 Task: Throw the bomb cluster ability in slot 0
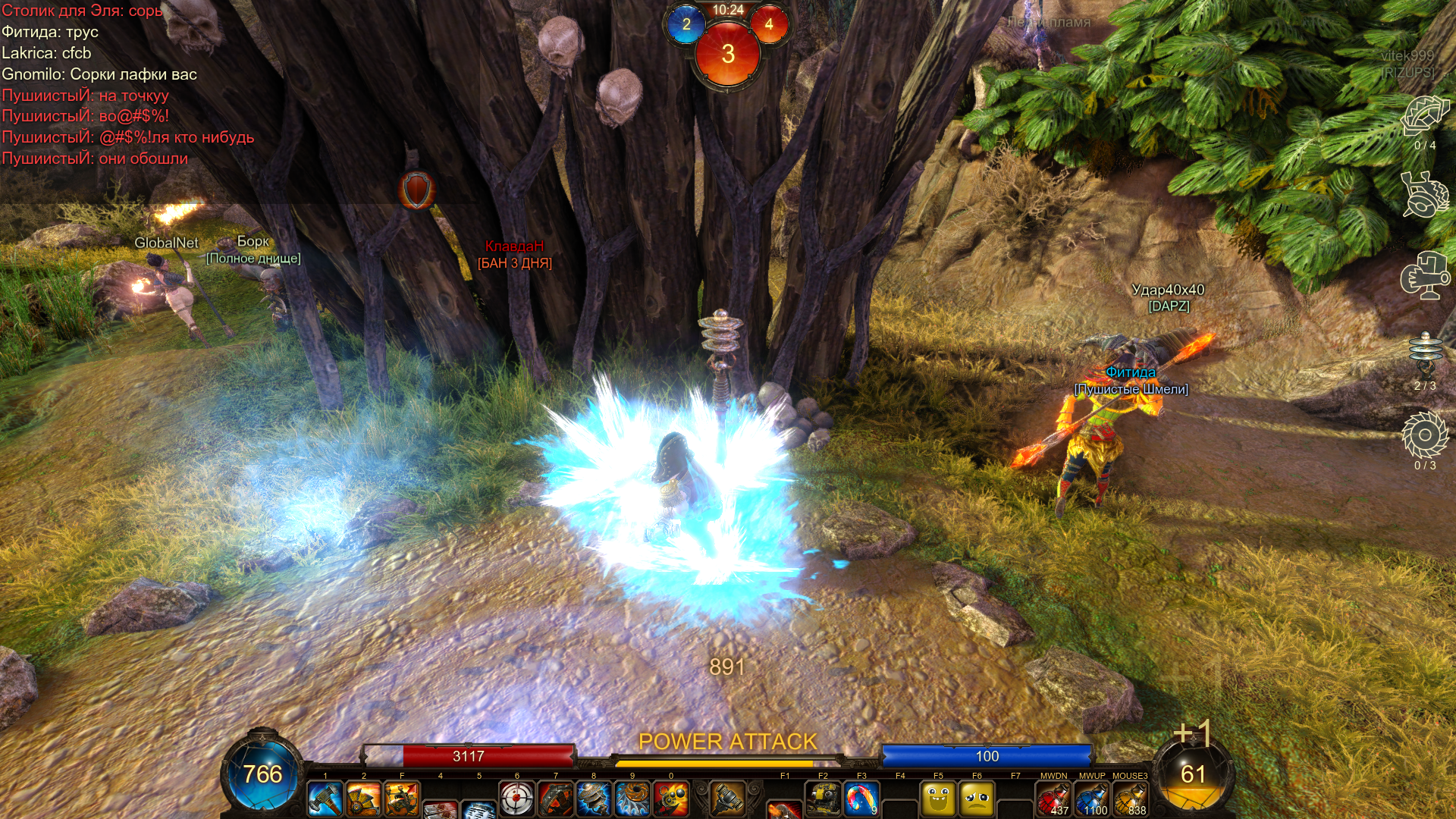click(671, 799)
